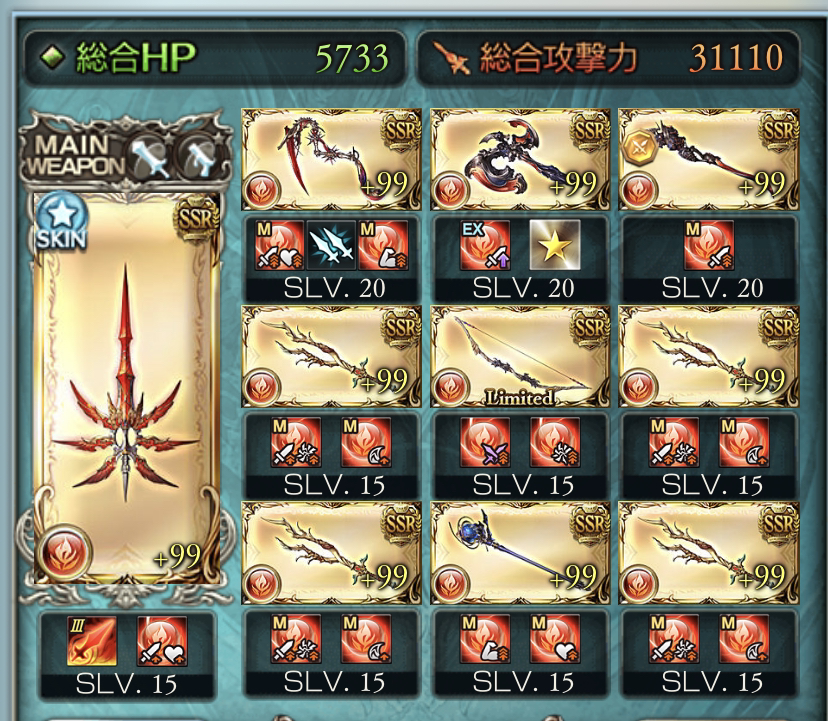Inspect the blue twin-blades skill icon

coord(331,246)
